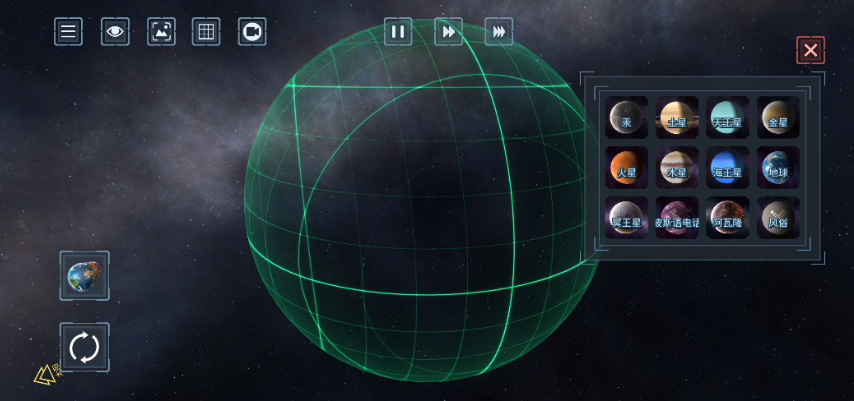Pause the simulation
The height and width of the screenshot is (401, 854).
tap(398, 32)
